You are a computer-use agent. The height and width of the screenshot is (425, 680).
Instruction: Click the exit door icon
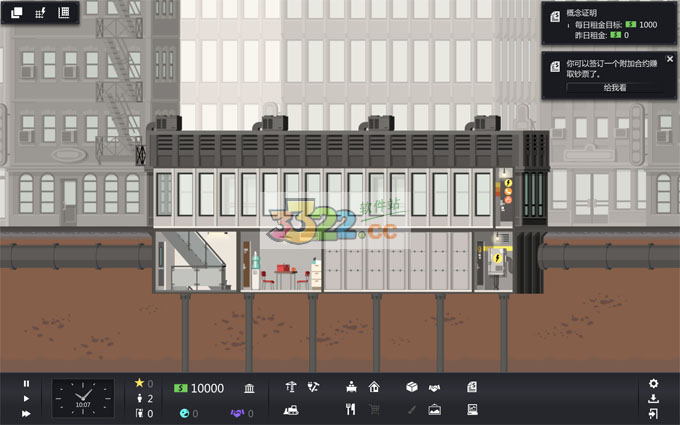point(653,413)
